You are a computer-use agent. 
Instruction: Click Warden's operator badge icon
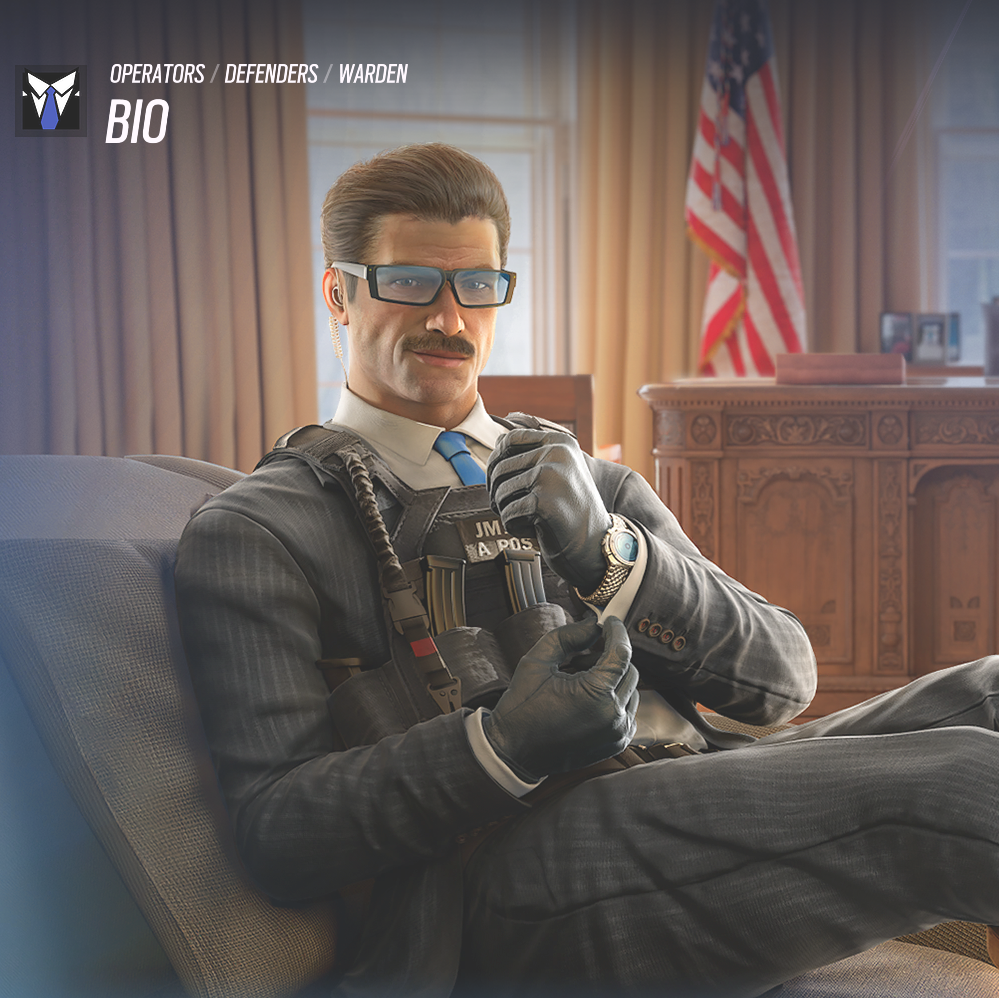click(50, 101)
